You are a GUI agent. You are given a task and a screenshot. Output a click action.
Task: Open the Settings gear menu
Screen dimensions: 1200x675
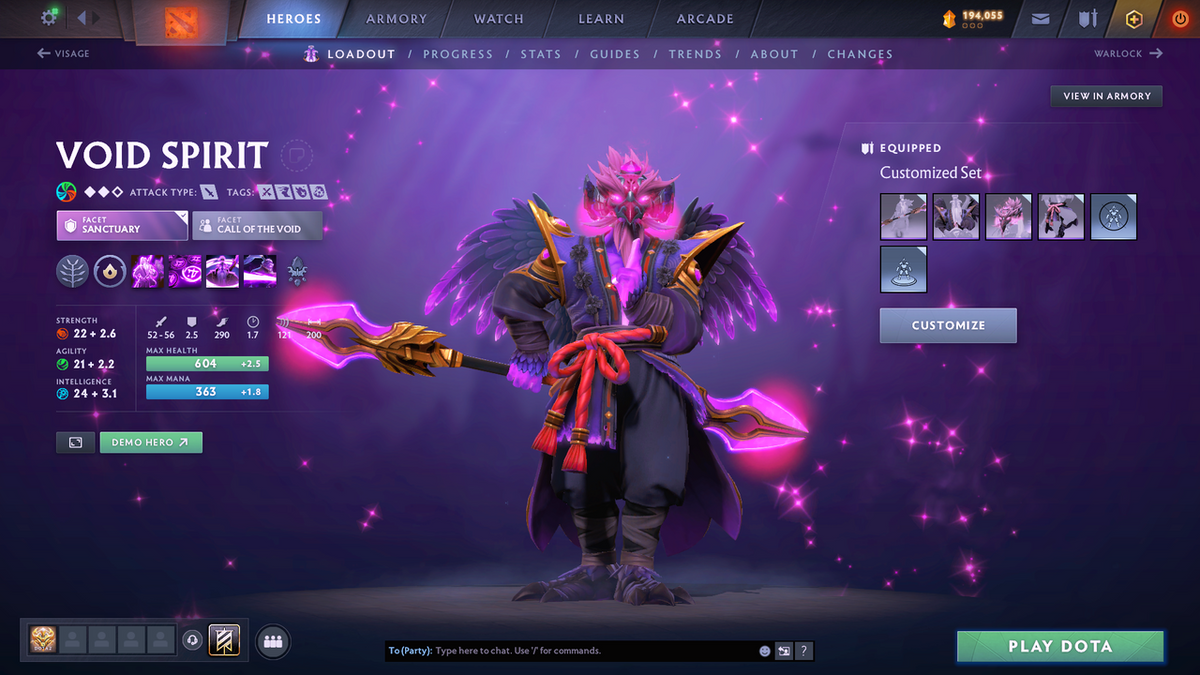coord(49,18)
